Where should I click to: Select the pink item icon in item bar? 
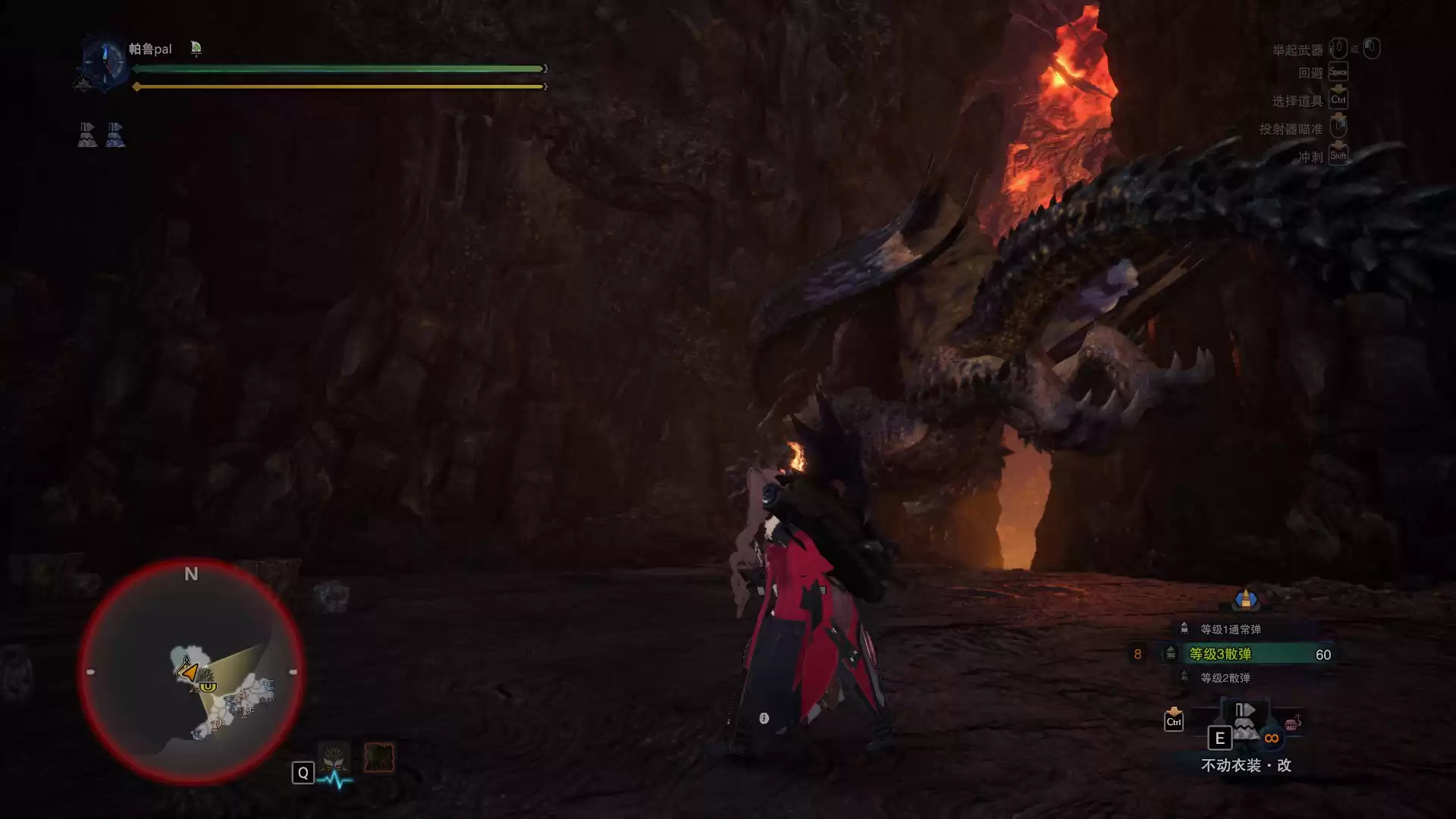point(1293,722)
